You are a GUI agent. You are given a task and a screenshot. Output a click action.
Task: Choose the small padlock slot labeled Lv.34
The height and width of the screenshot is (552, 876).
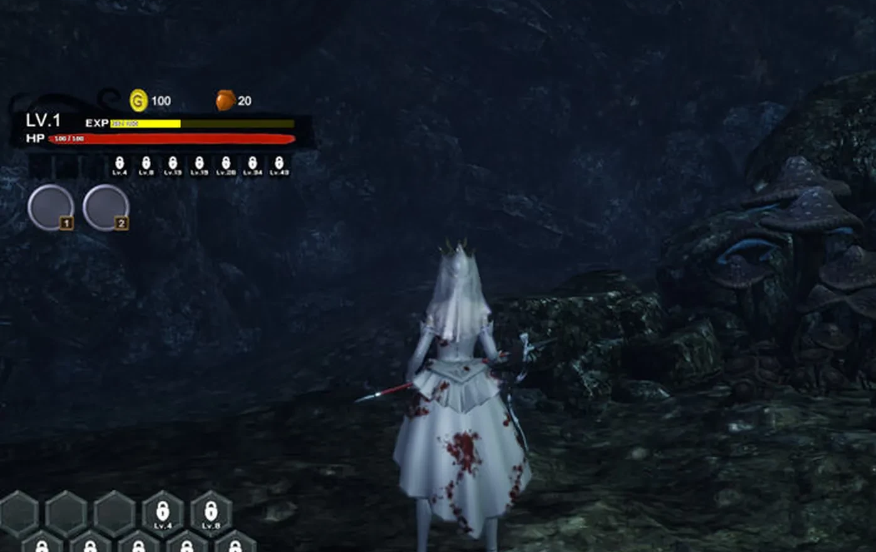click(x=252, y=164)
